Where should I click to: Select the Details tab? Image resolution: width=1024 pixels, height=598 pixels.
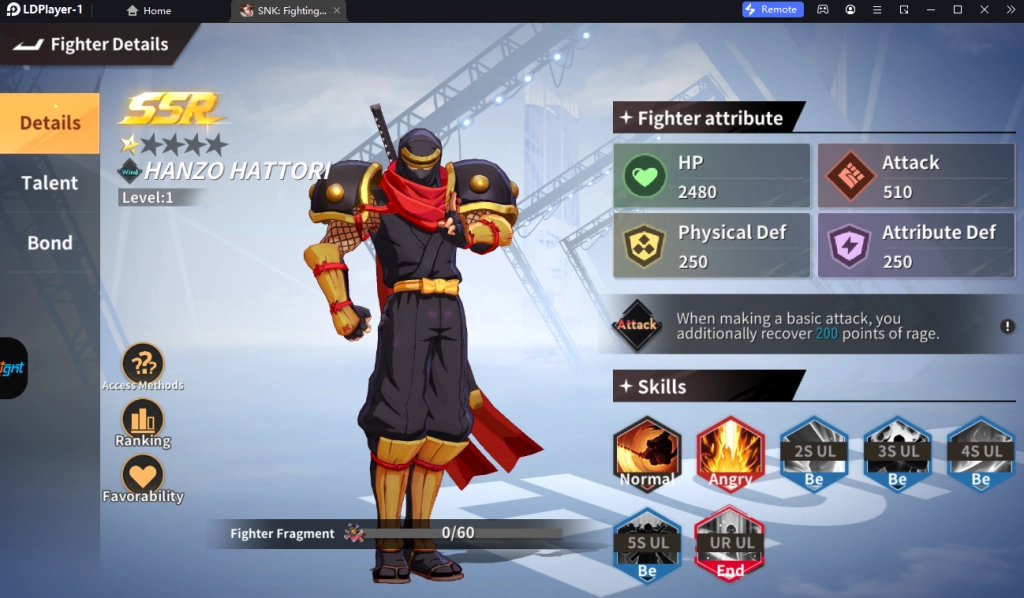pyautogui.click(x=49, y=123)
